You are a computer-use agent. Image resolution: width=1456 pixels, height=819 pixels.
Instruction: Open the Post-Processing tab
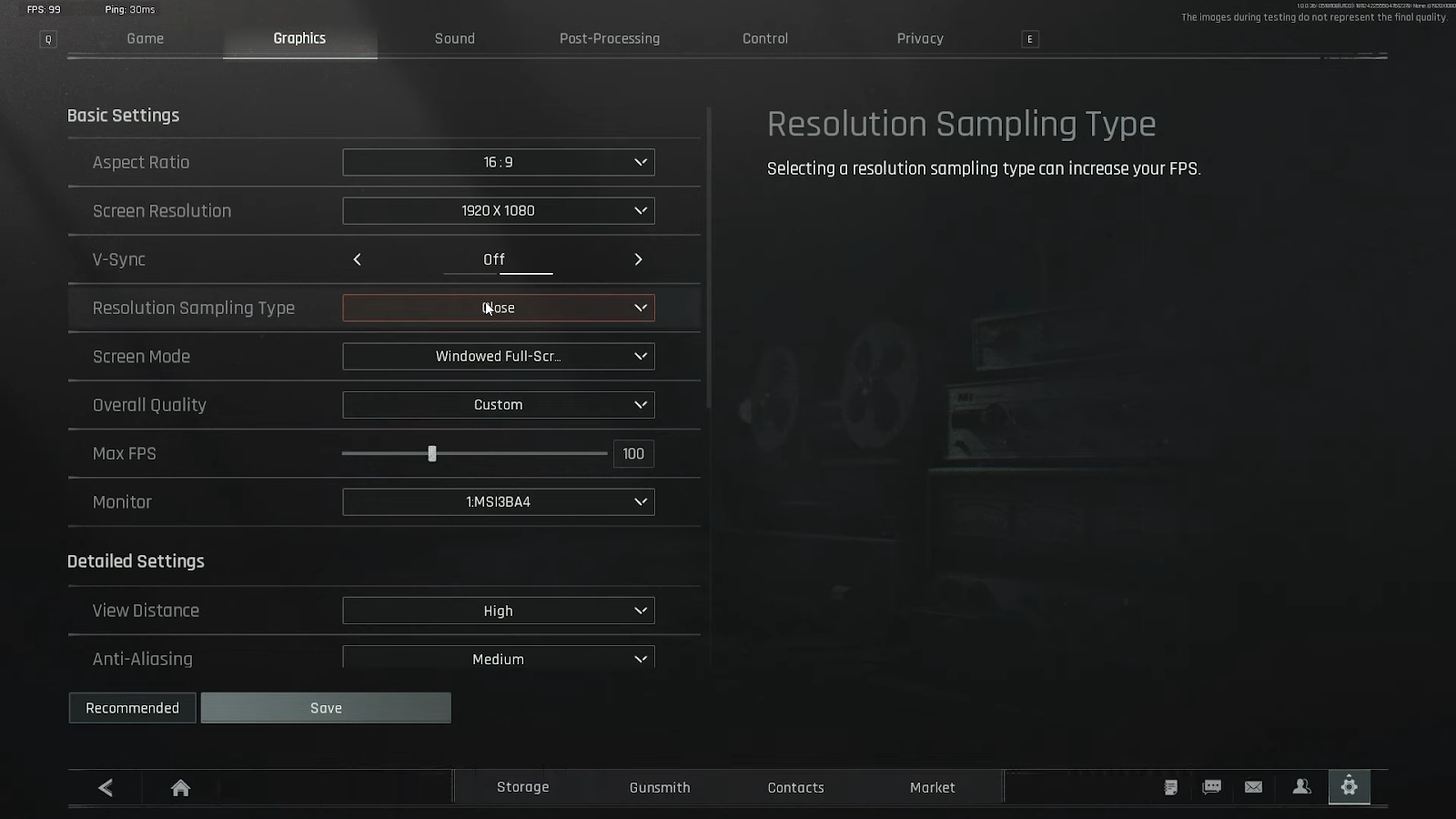609,38
